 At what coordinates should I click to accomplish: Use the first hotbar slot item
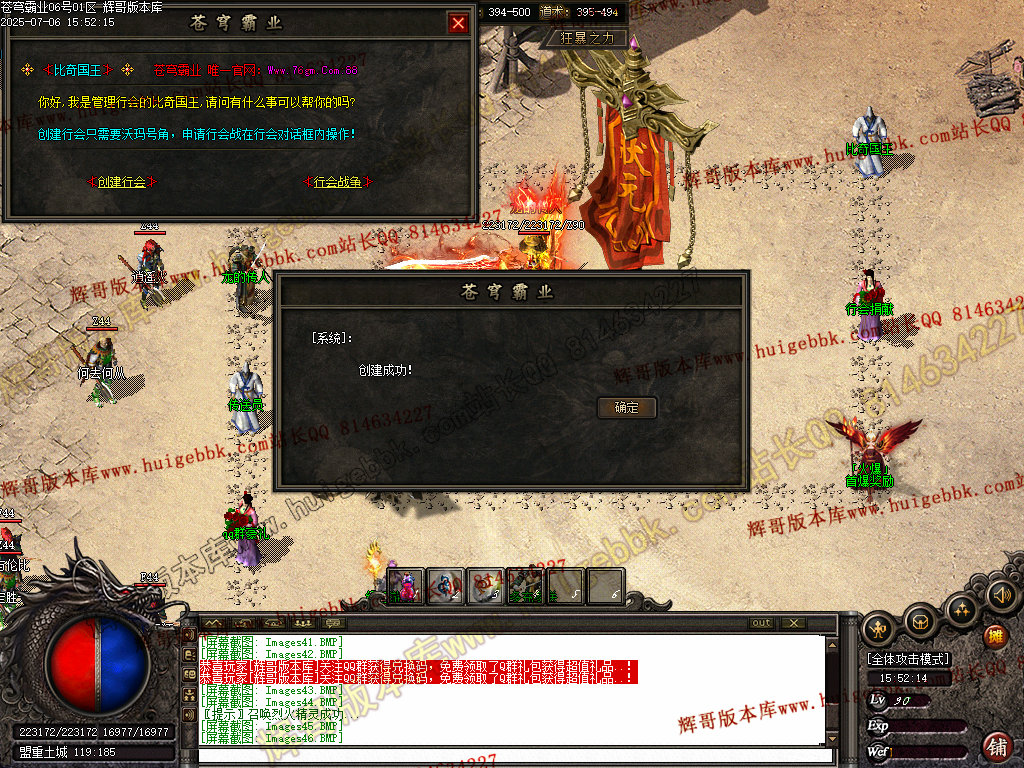(405, 586)
